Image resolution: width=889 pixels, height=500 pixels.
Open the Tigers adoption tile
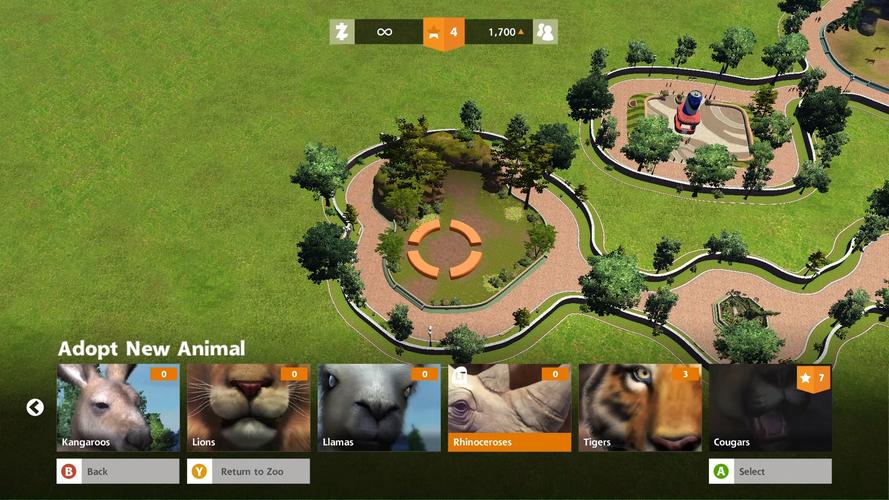click(640, 407)
